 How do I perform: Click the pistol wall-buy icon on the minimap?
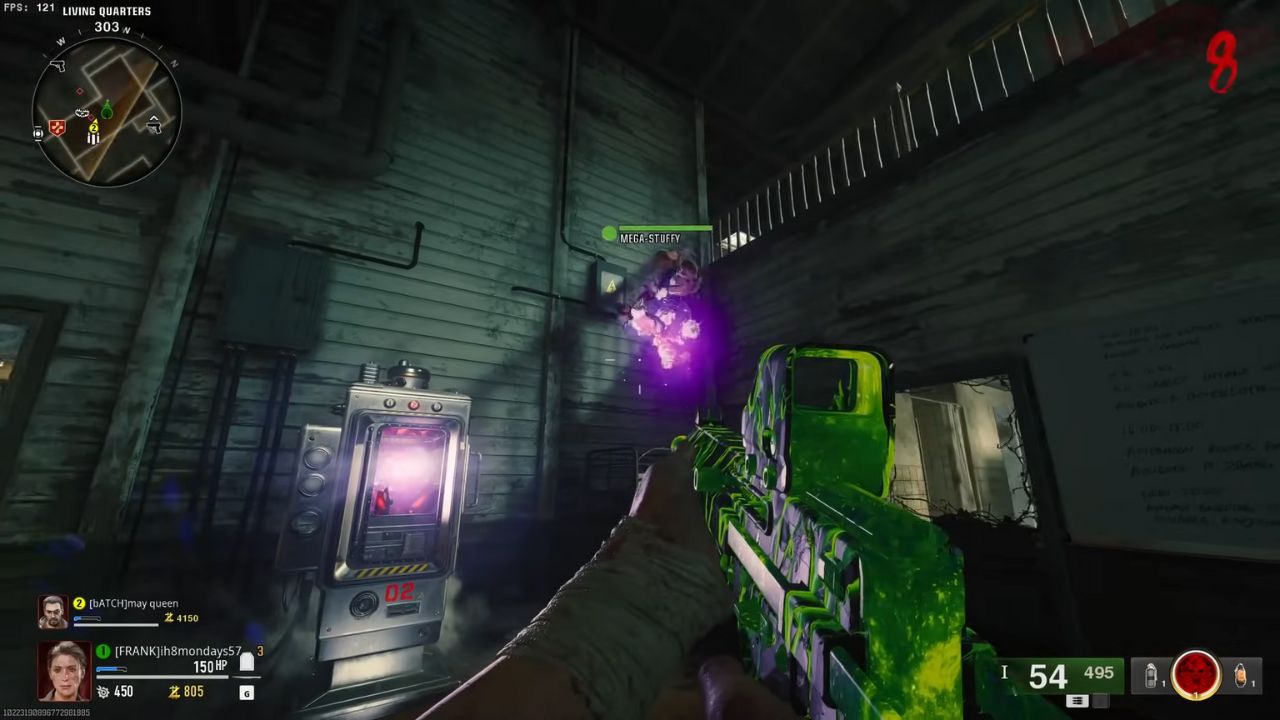(x=59, y=66)
